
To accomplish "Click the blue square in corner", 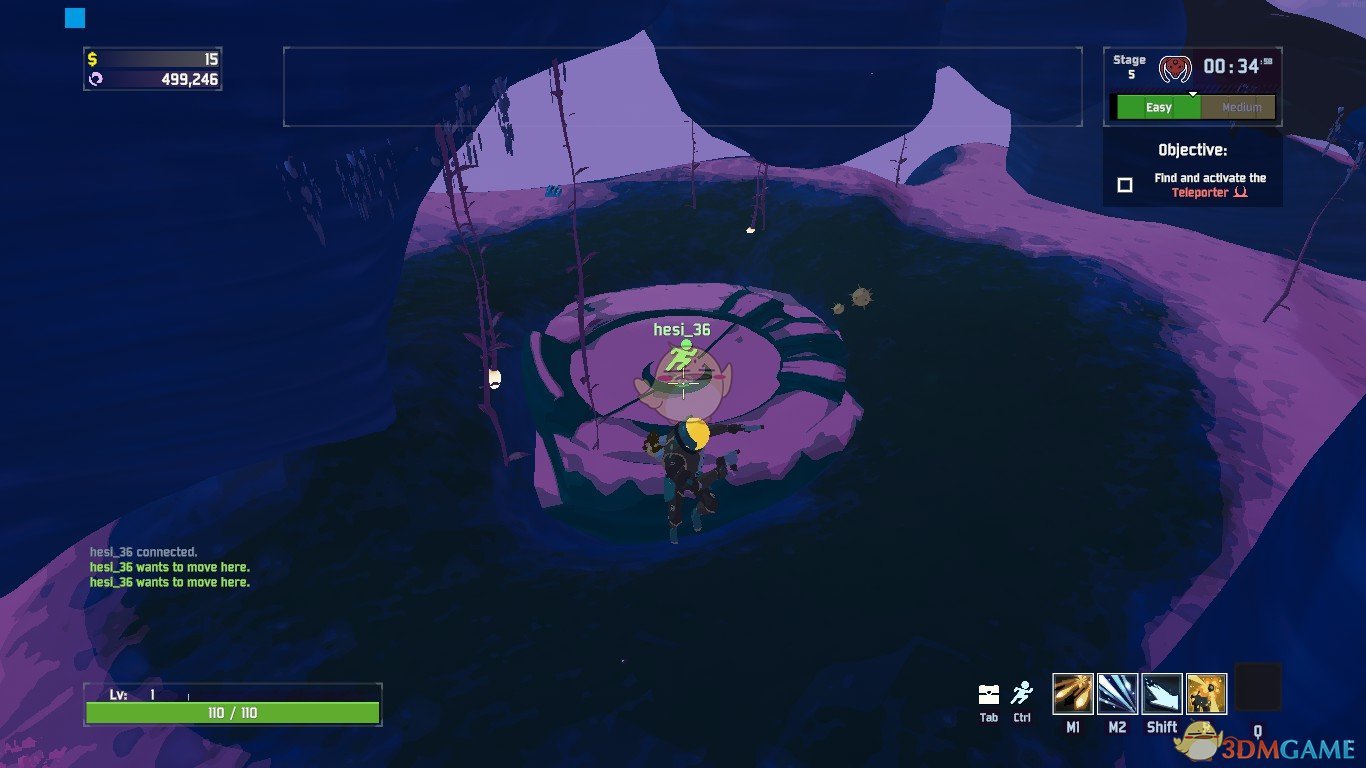I will (x=75, y=18).
